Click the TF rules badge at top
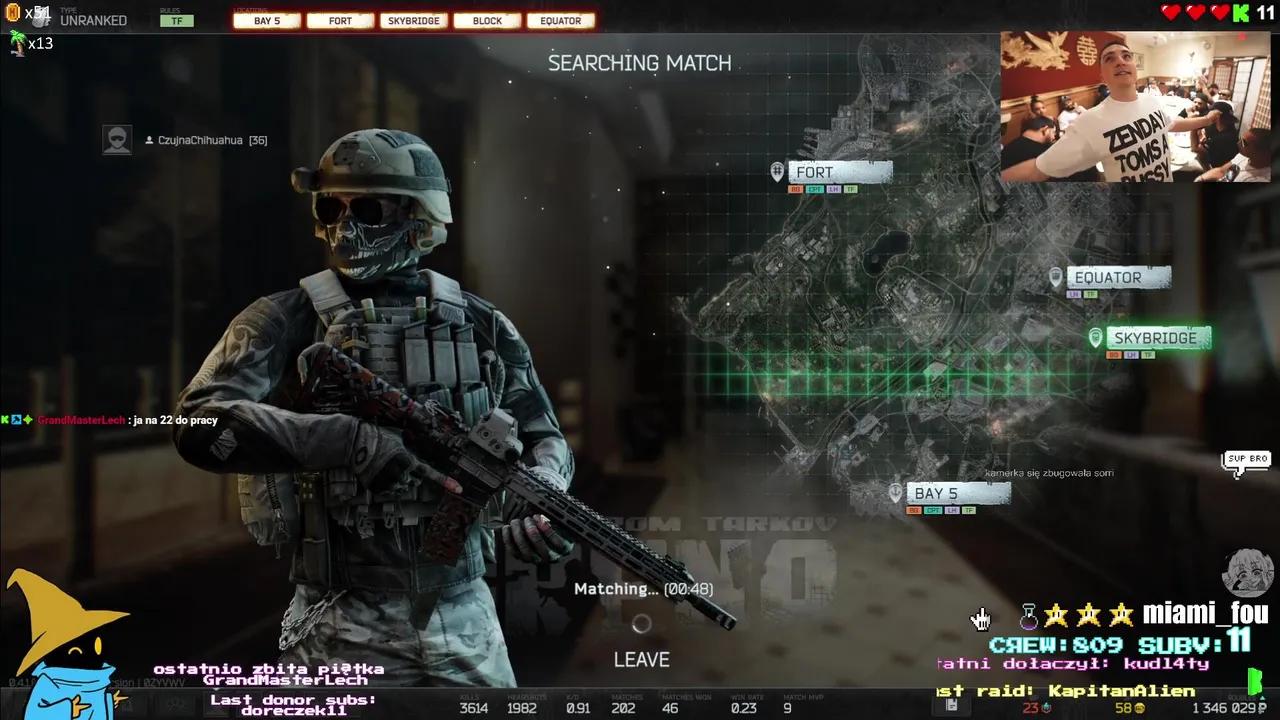Viewport: 1280px width, 720px height. tap(177, 21)
